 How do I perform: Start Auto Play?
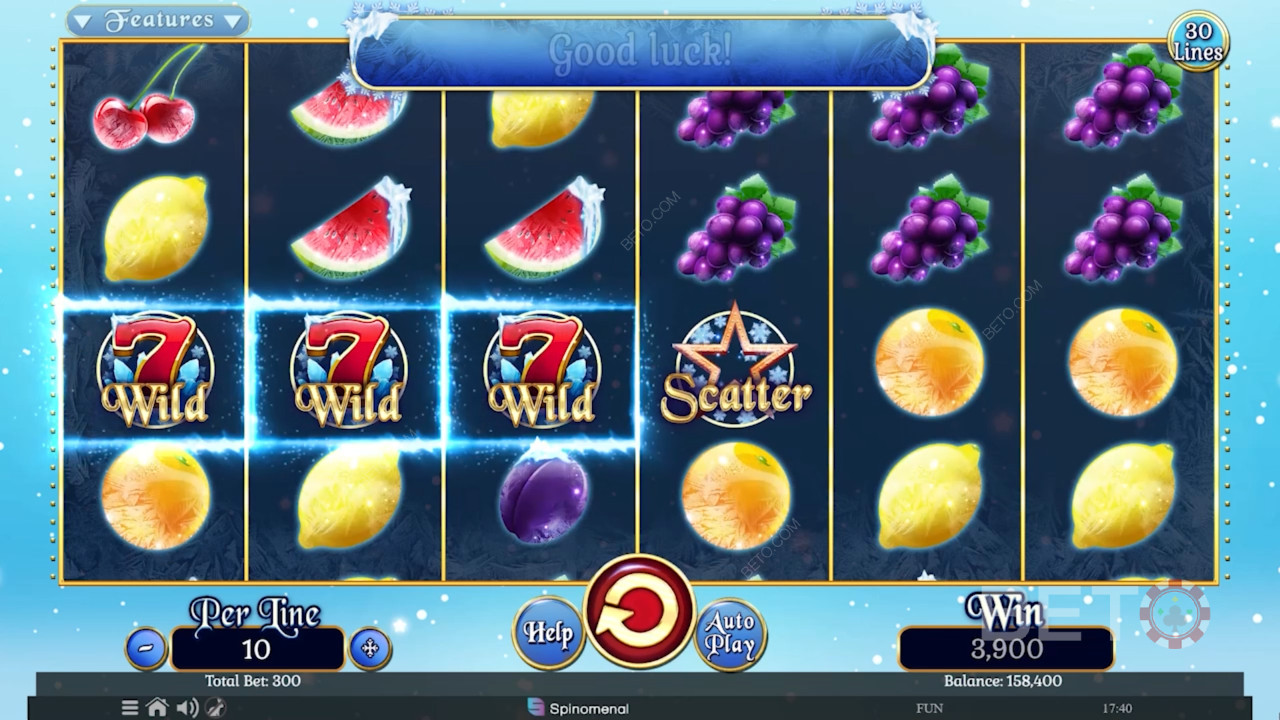tap(730, 633)
